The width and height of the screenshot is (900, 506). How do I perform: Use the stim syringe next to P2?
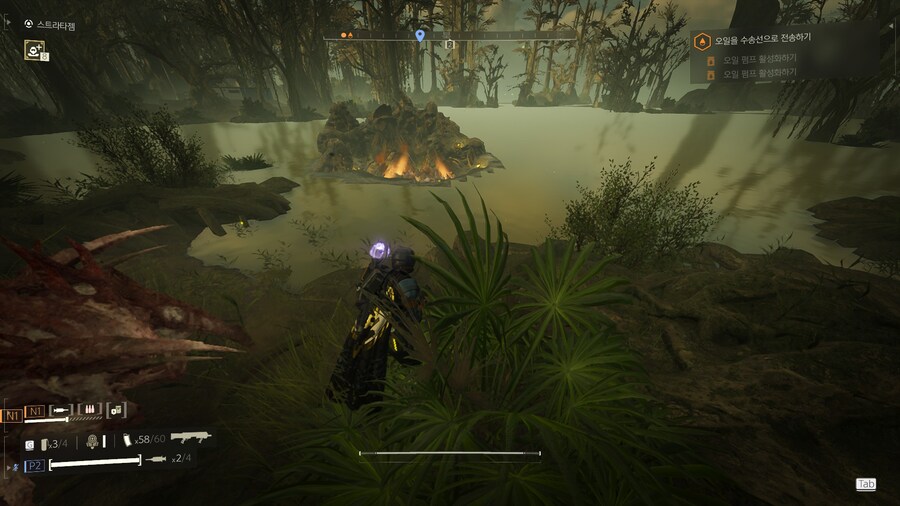click(x=155, y=459)
